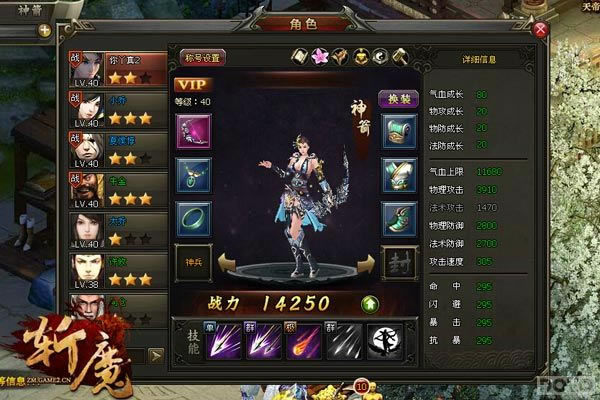The width and height of the screenshot is (600, 400).
Task: Click the plus button beside 神箭
Action: (44, 30)
